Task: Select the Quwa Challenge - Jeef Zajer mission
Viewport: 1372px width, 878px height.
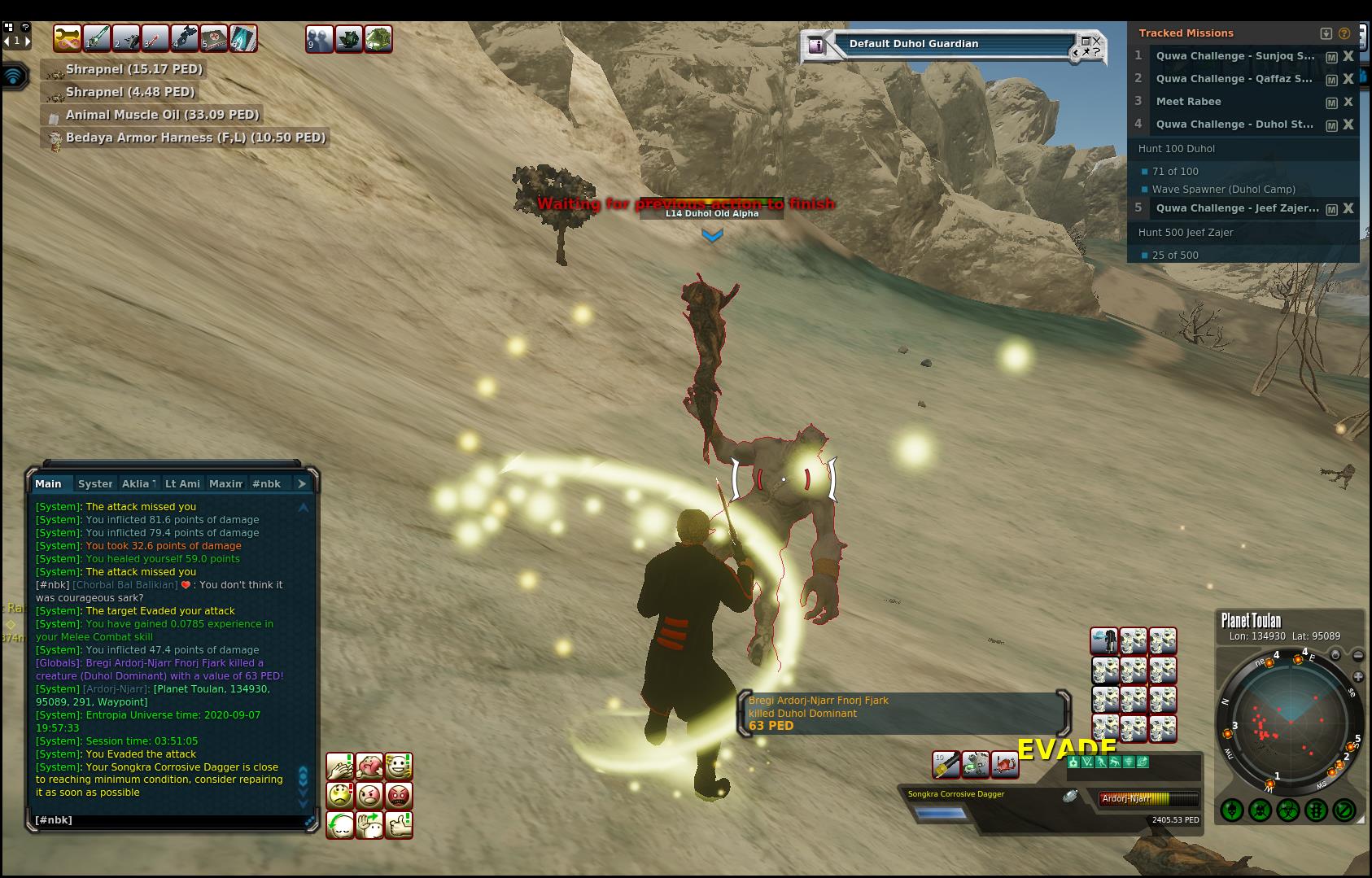Action: 1237,208
